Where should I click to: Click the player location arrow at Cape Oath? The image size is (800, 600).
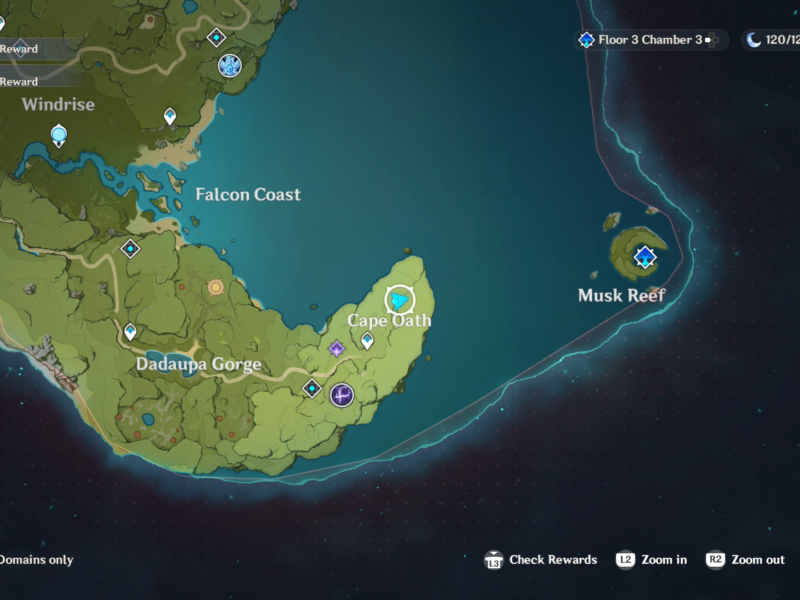tap(399, 299)
